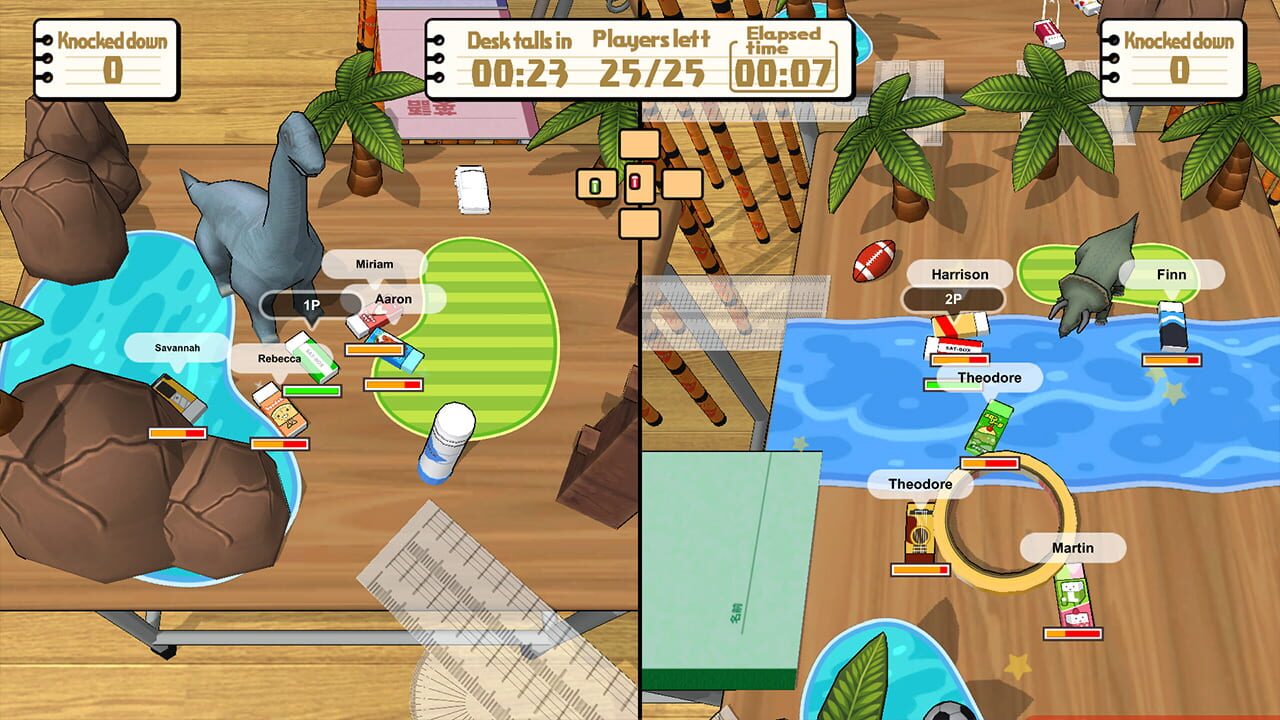The width and height of the screenshot is (1280, 720).
Task: Click Savannah's green health indicator
Action: point(311,390)
